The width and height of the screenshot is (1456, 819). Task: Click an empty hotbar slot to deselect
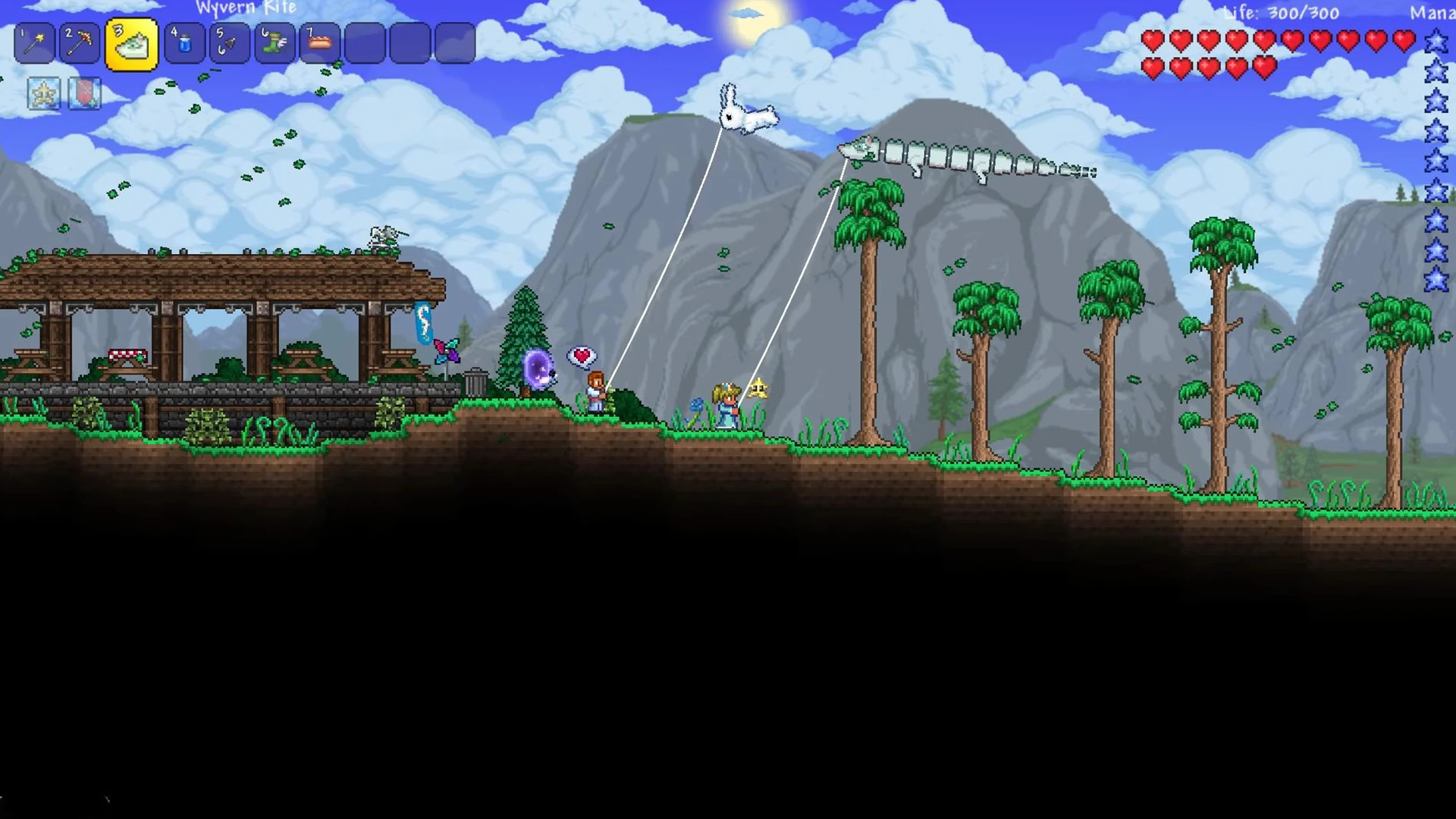pyautogui.click(x=364, y=43)
